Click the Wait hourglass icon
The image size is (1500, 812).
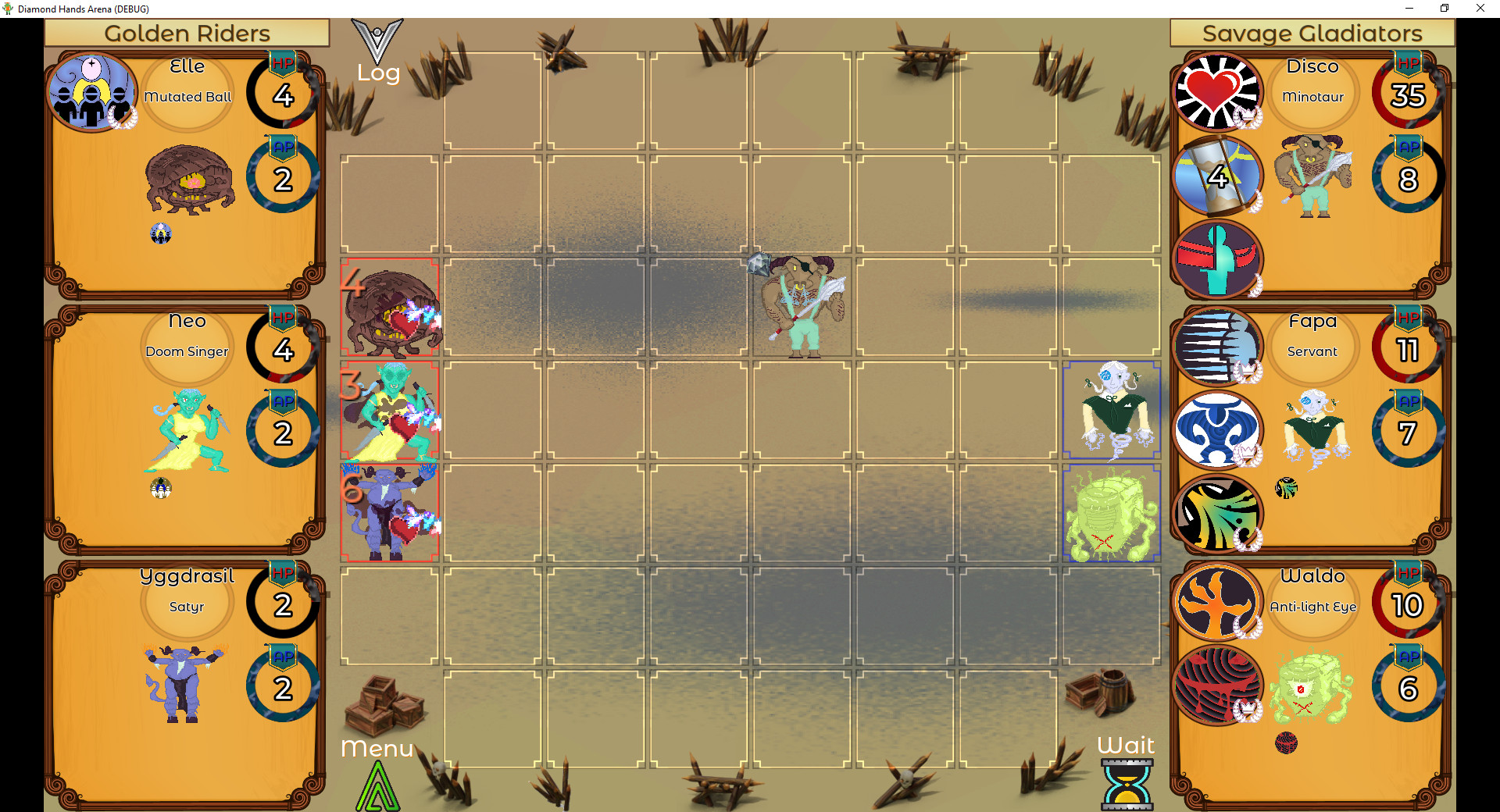pyautogui.click(x=1125, y=783)
